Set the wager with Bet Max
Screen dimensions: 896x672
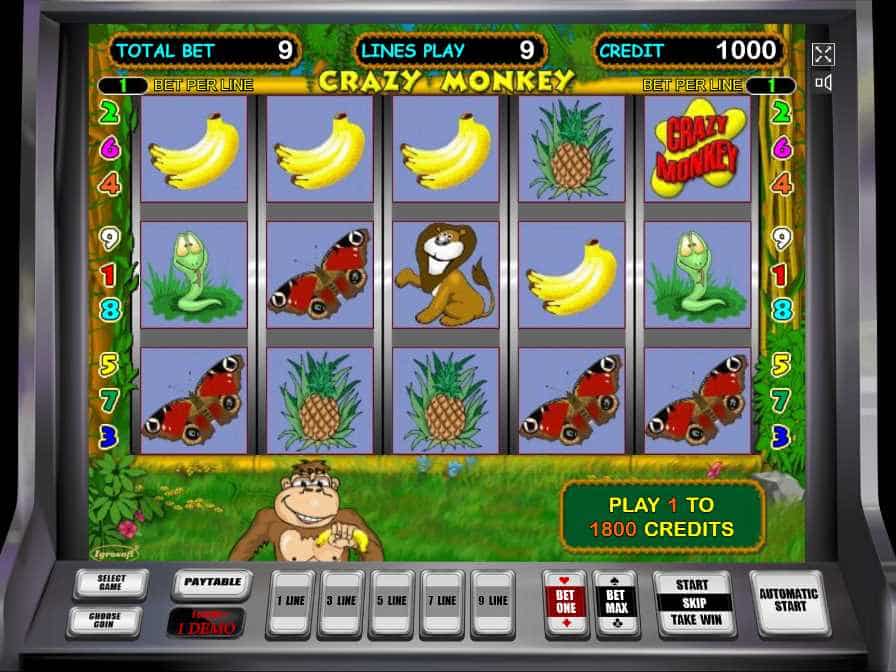tap(615, 602)
